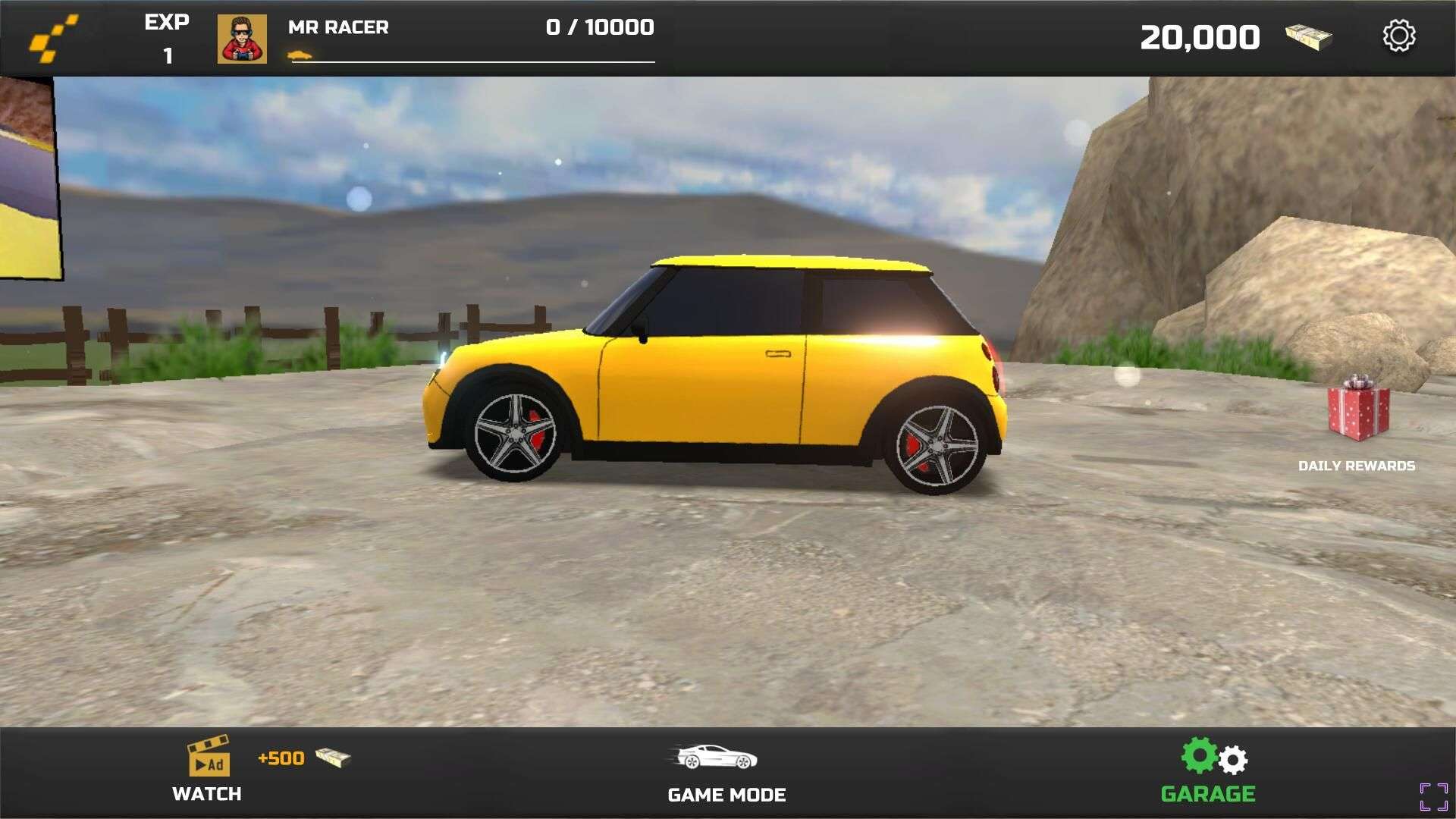Open the Garage menu
Screen dimensions: 1456x819
point(1208,770)
